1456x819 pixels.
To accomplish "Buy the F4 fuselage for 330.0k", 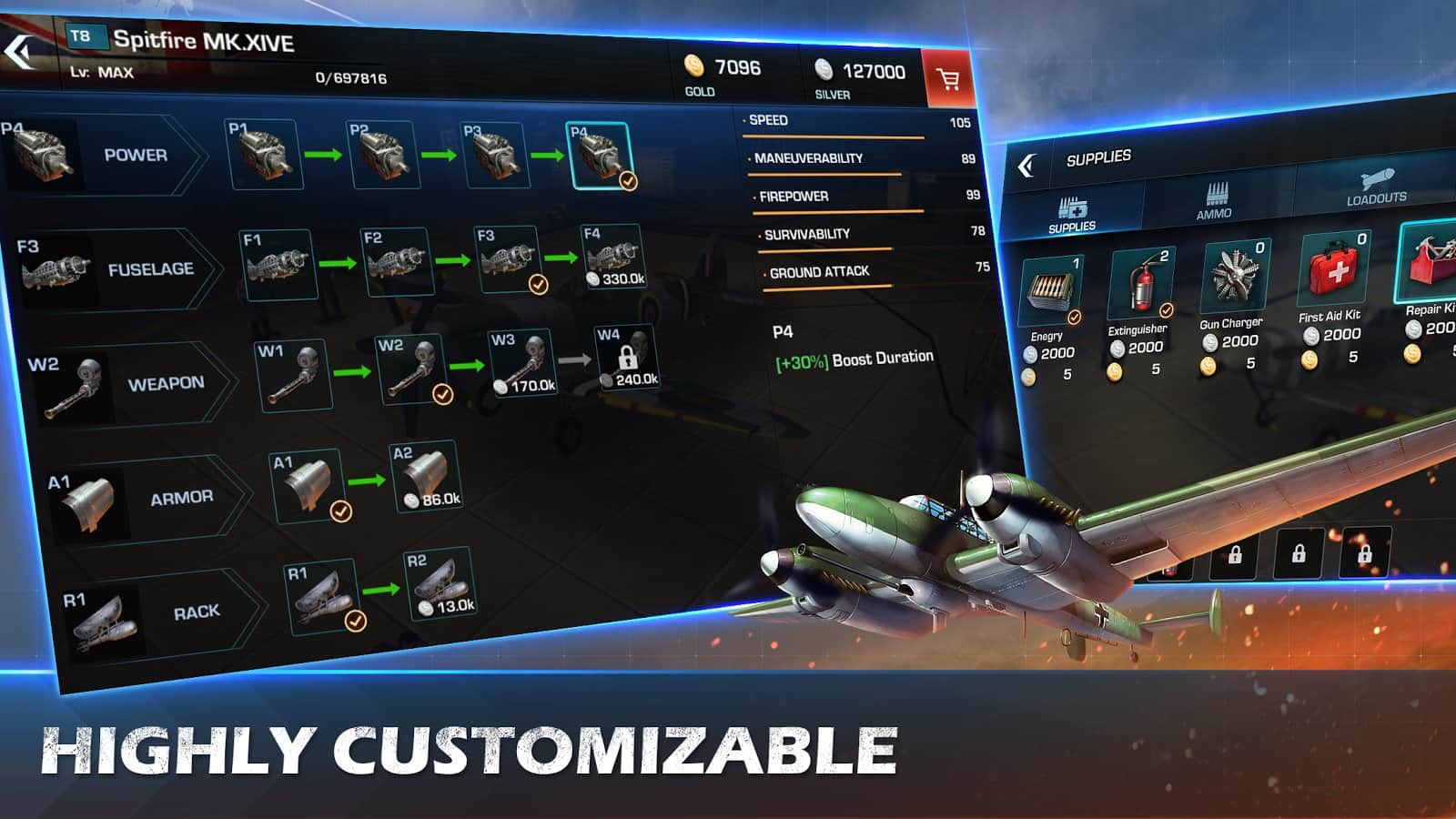I will [613, 258].
